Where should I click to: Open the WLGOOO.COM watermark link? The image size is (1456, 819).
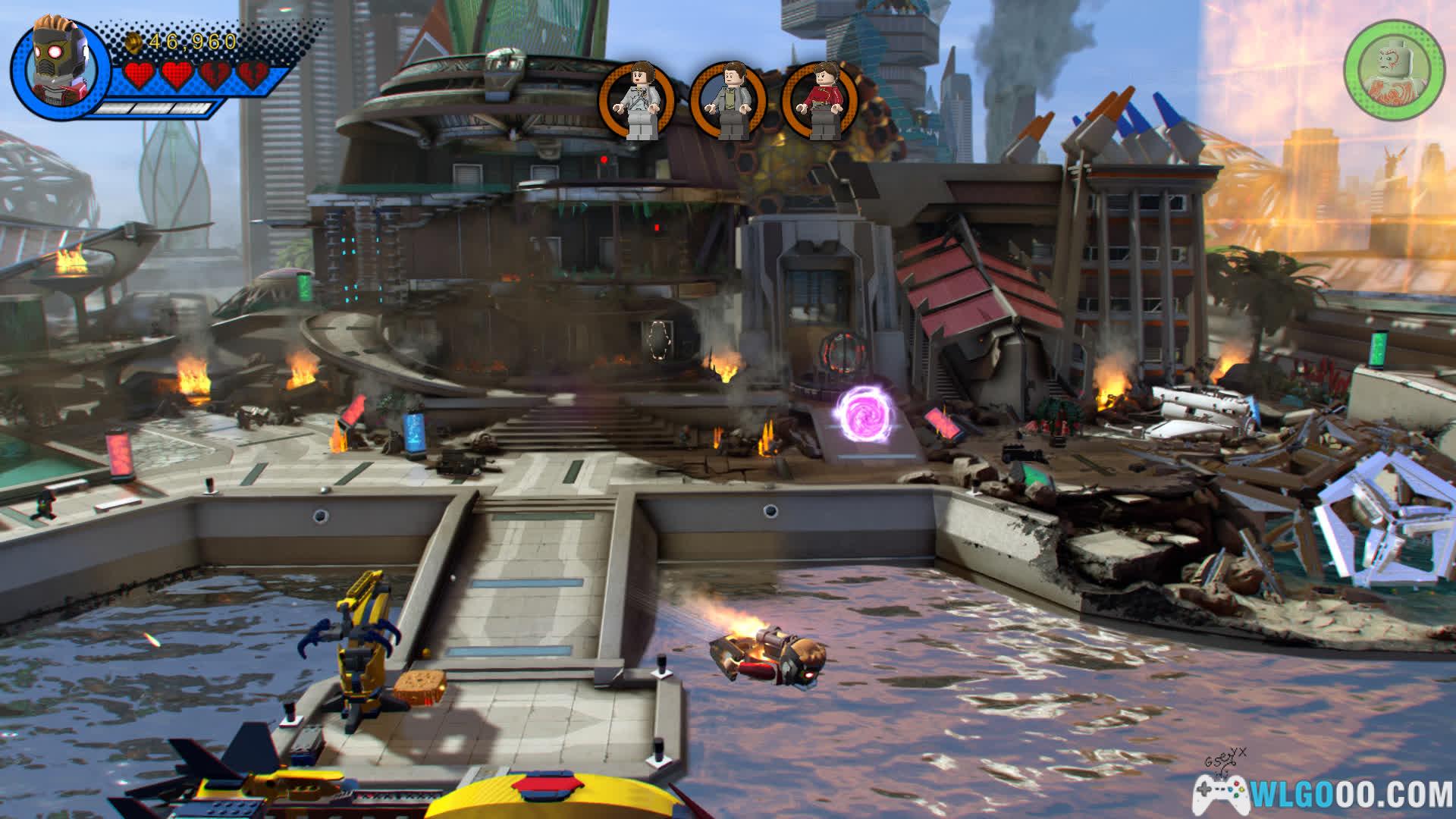tap(1323, 793)
